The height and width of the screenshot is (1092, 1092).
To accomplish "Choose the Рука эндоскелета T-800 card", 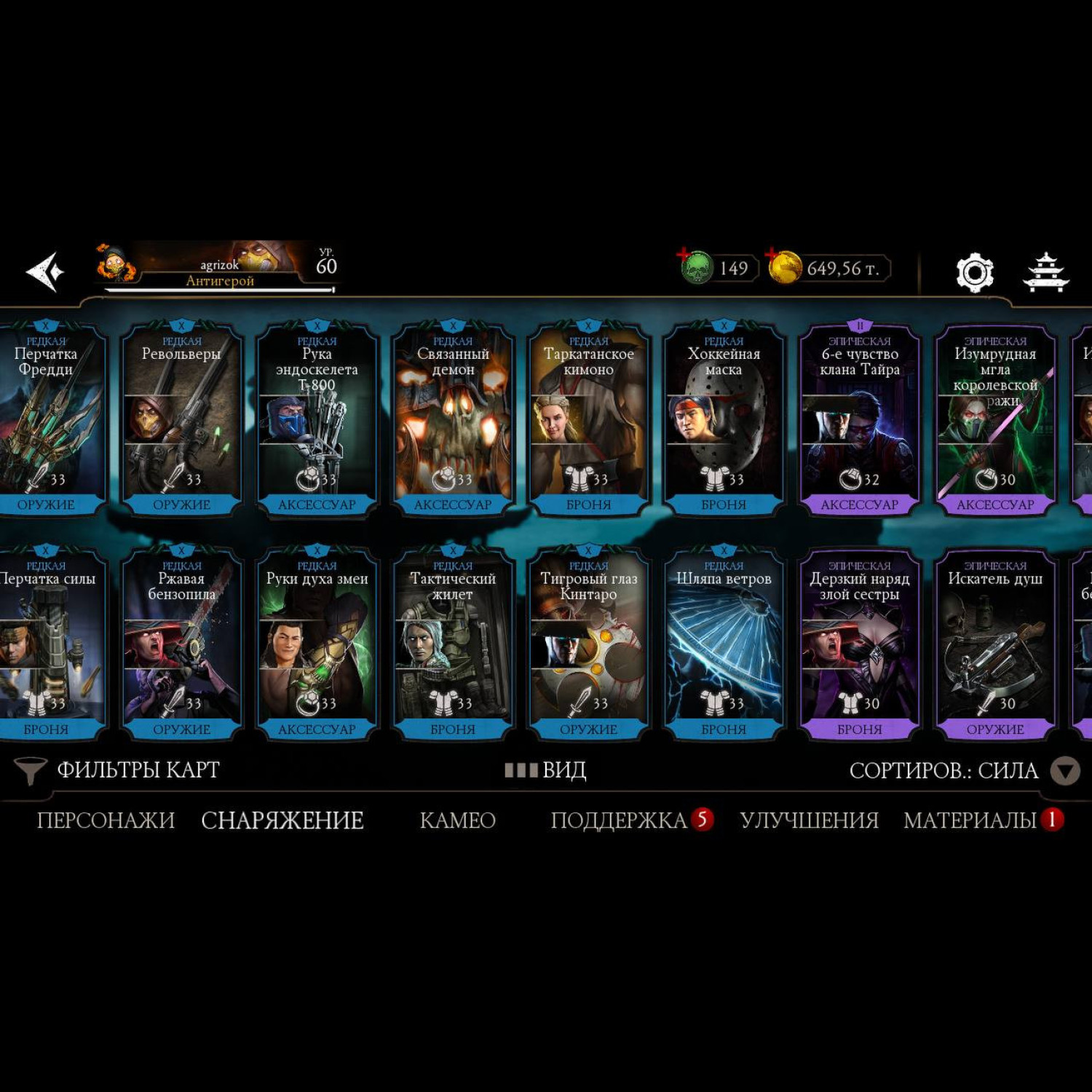I will [x=317, y=420].
